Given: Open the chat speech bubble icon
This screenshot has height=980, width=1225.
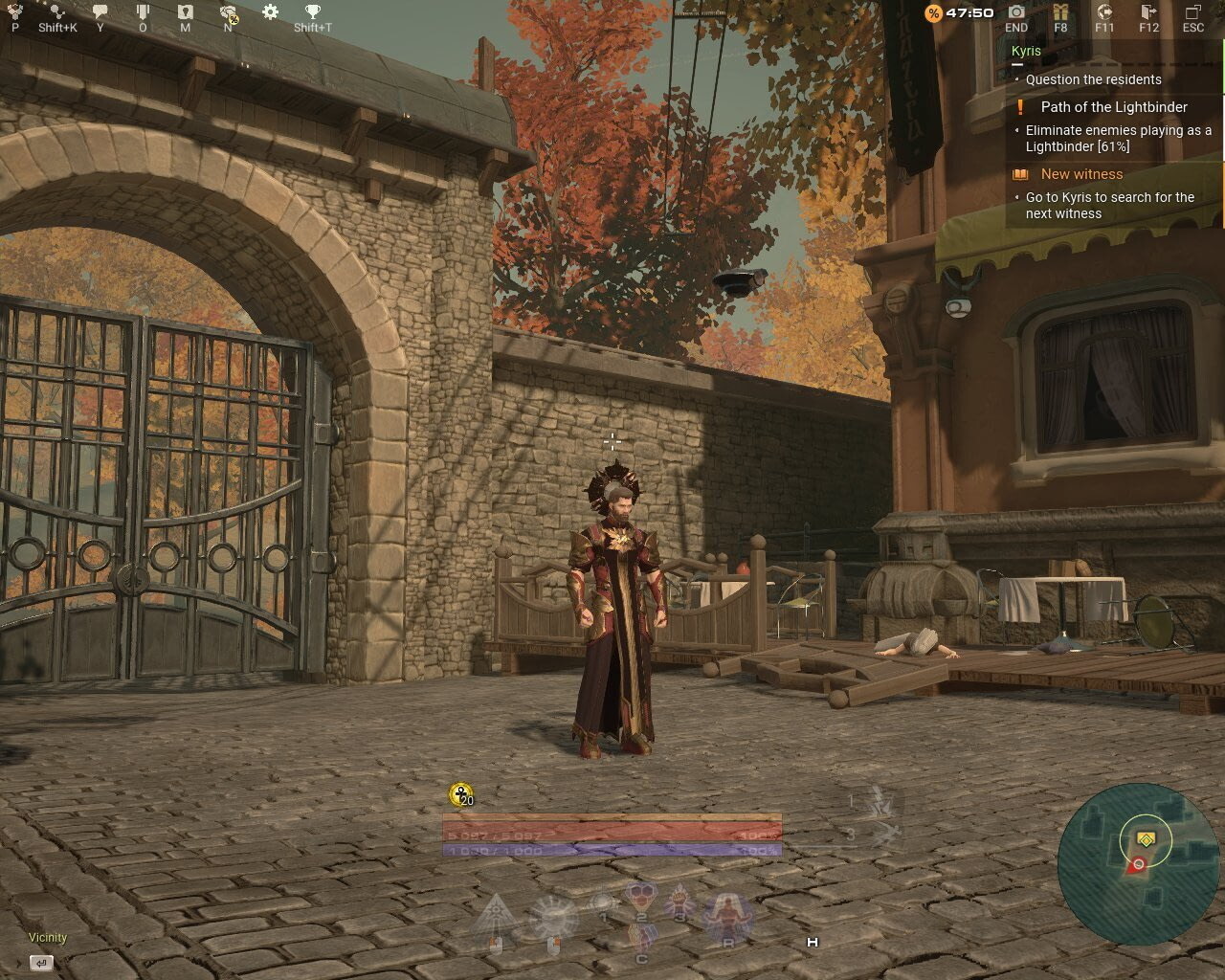Looking at the screenshot, I should click(x=100, y=12).
